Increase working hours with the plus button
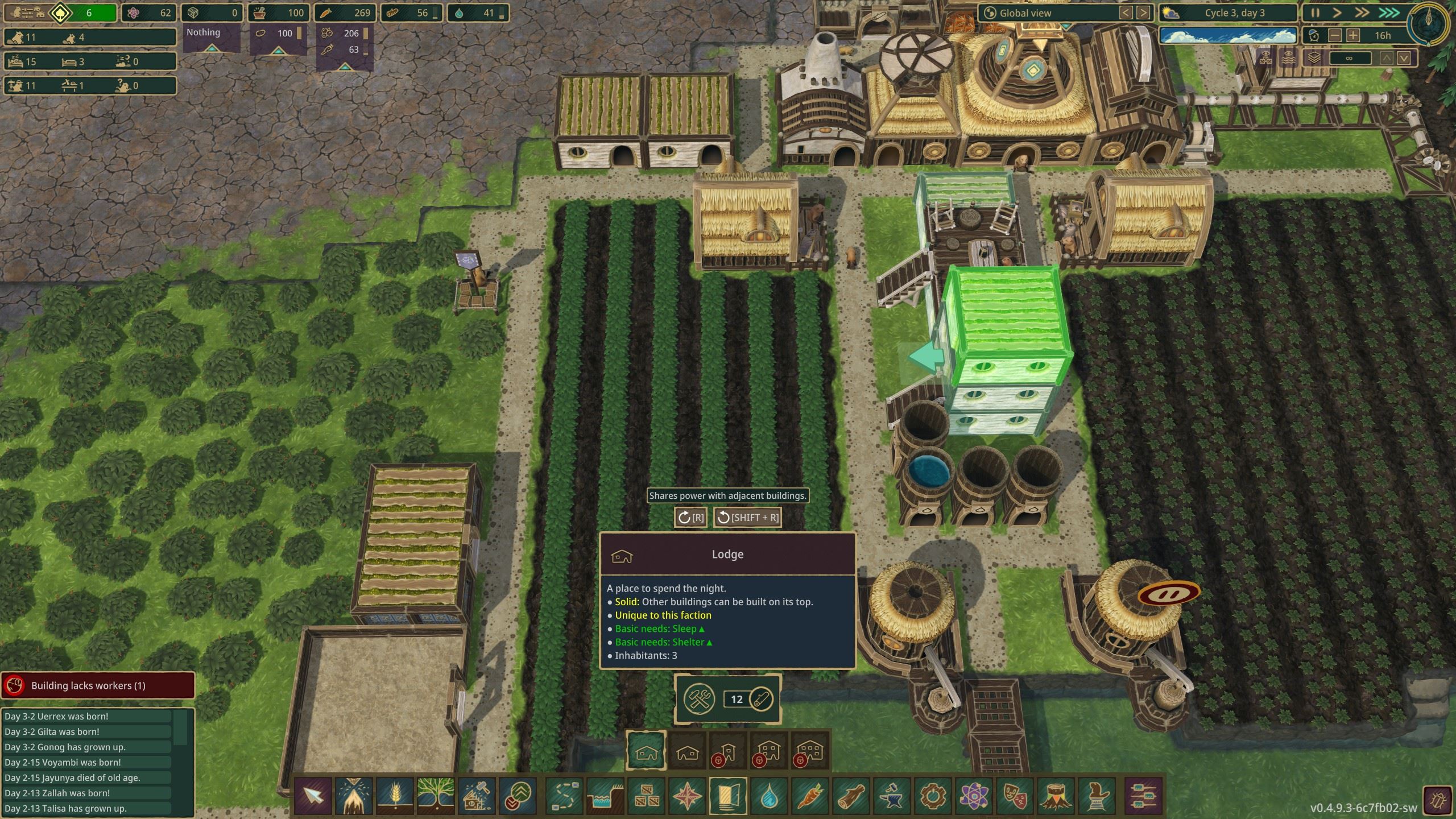This screenshot has width=1456, height=819. (x=1353, y=35)
